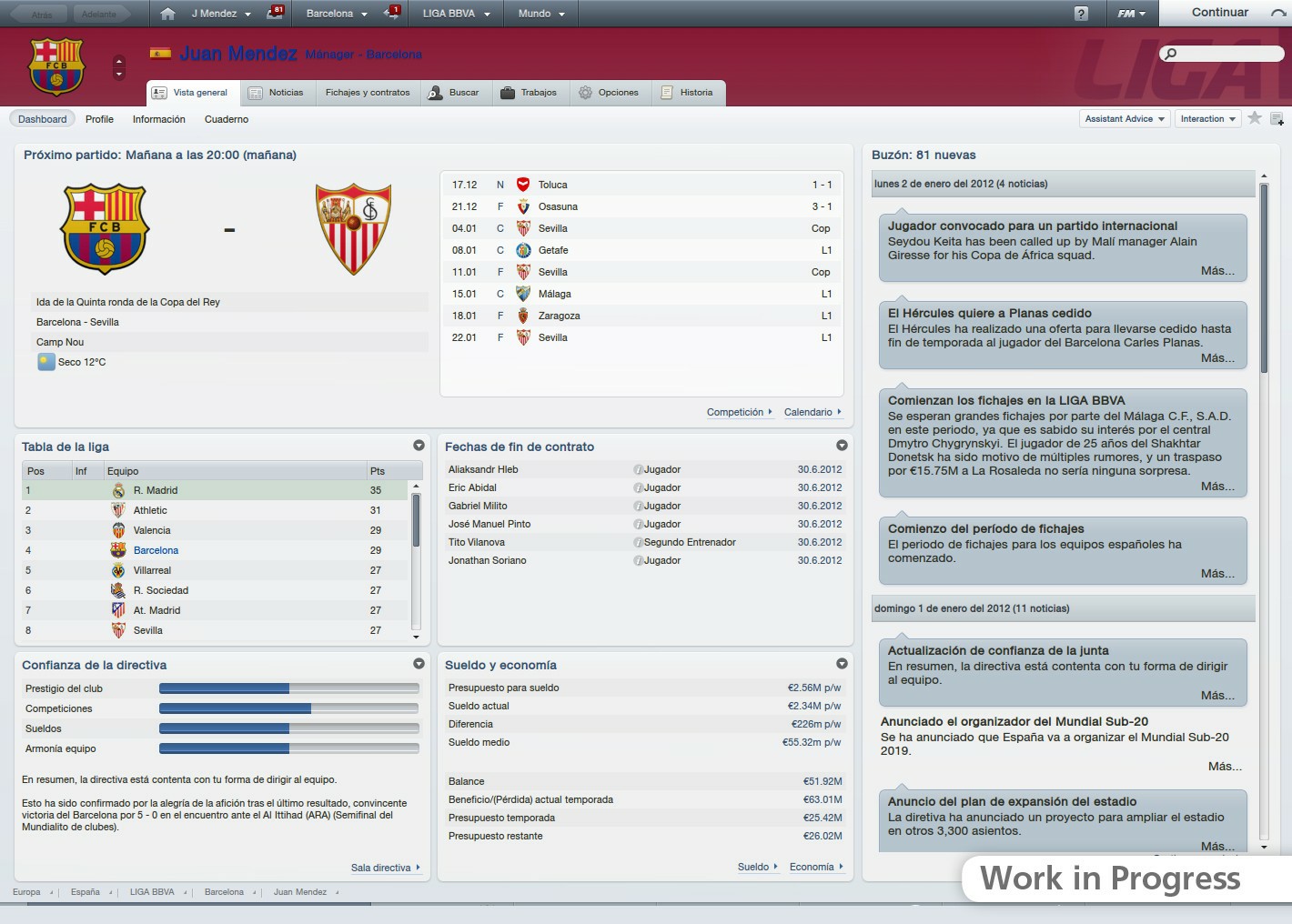The height and width of the screenshot is (924, 1292).
Task: Click the star favorite icon near Interaction
Action: pos(1253,118)
